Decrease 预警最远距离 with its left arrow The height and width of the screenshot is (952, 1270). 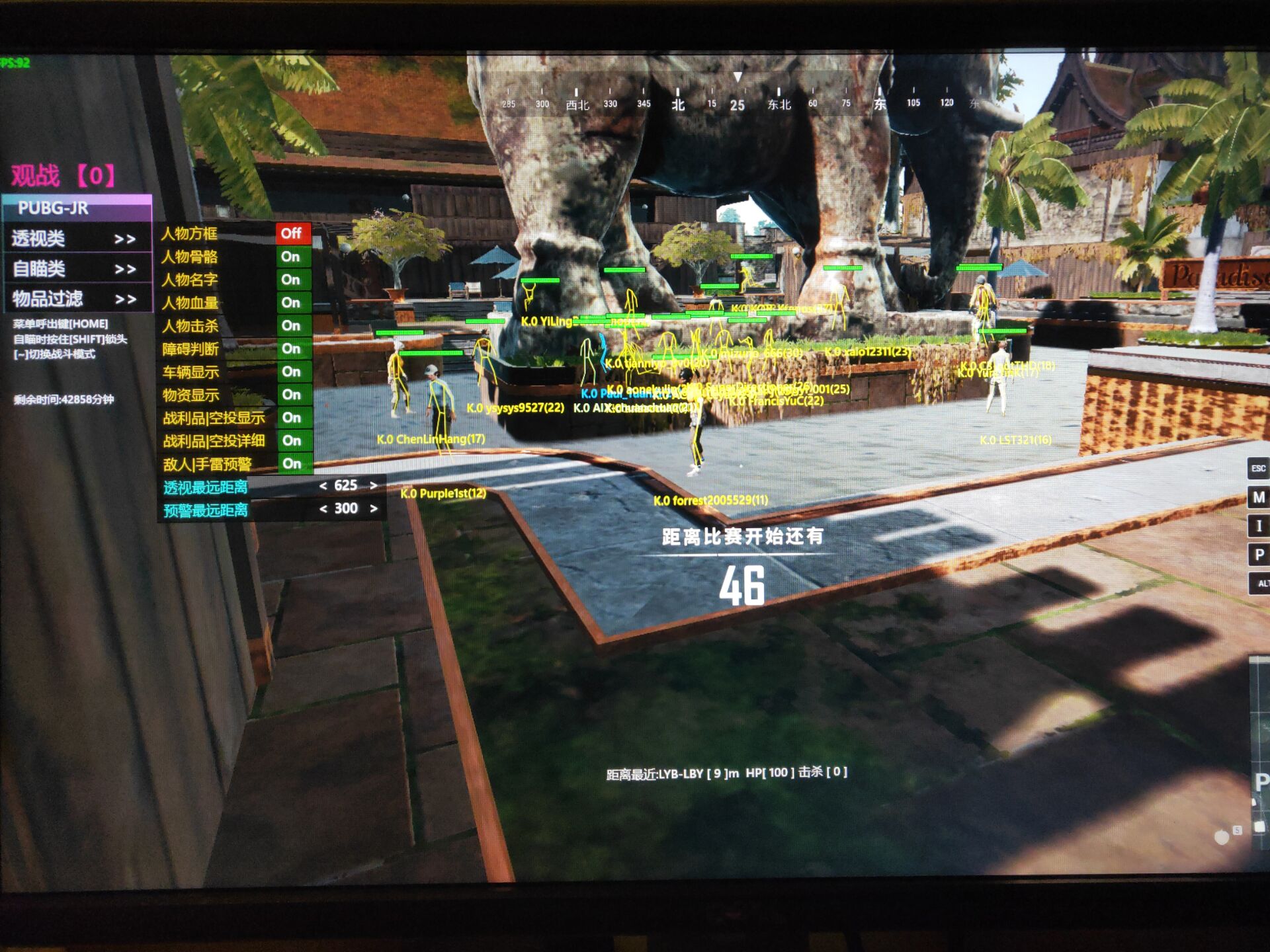[x=323, y=509]
